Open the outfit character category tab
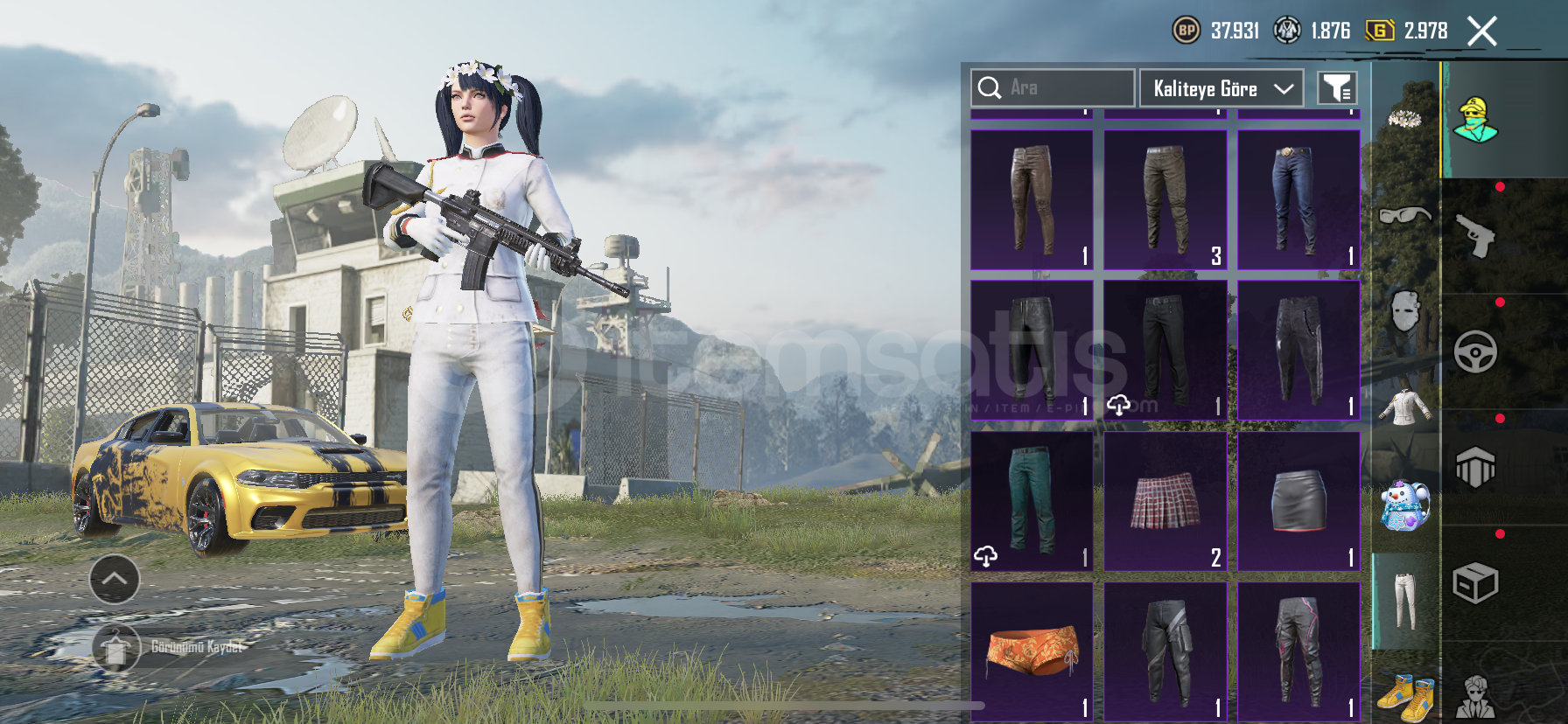The width and height of the screenshot is (1568, 724). tap(1476, 120)
